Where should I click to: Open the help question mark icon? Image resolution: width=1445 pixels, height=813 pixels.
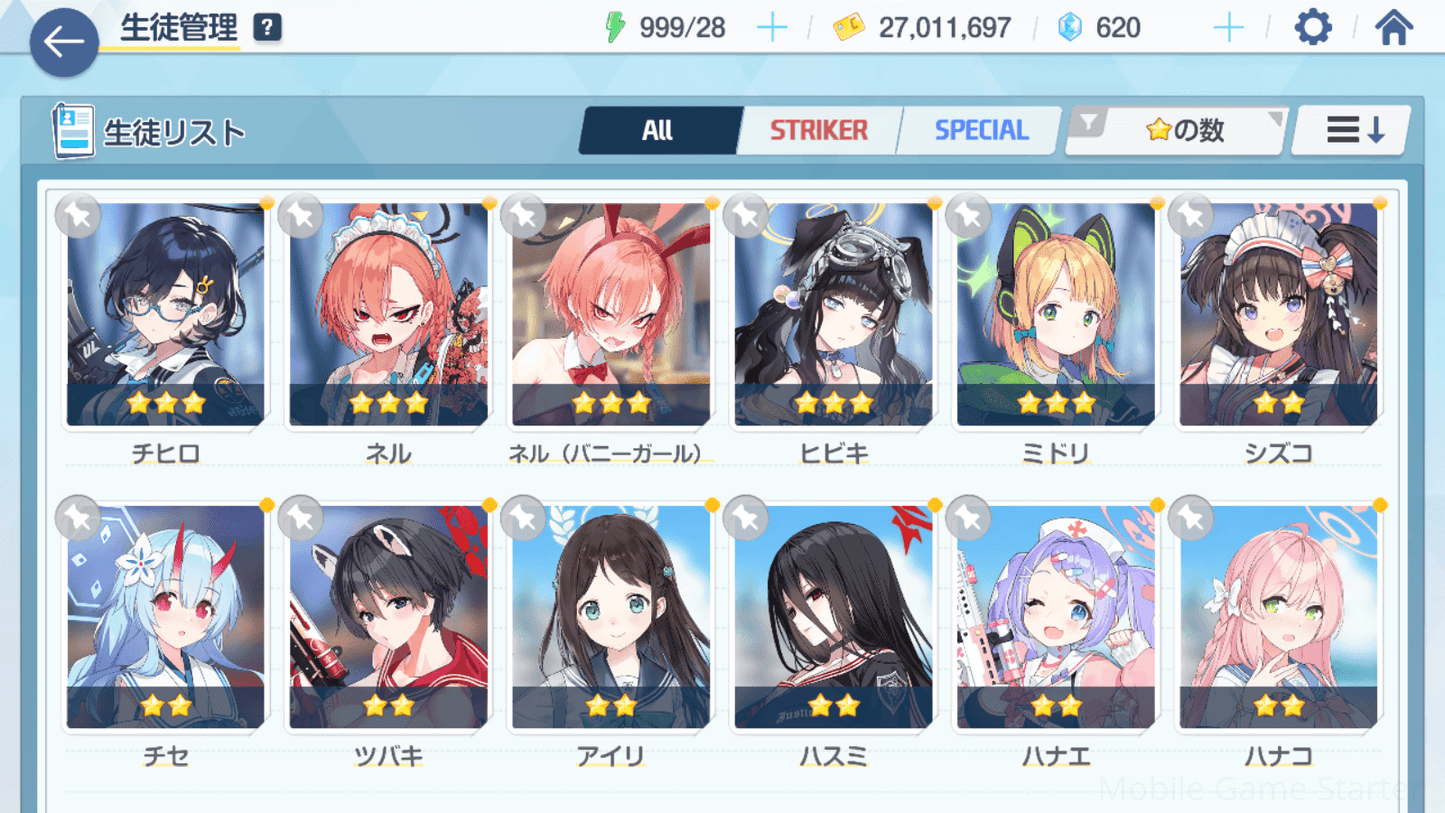267,27
